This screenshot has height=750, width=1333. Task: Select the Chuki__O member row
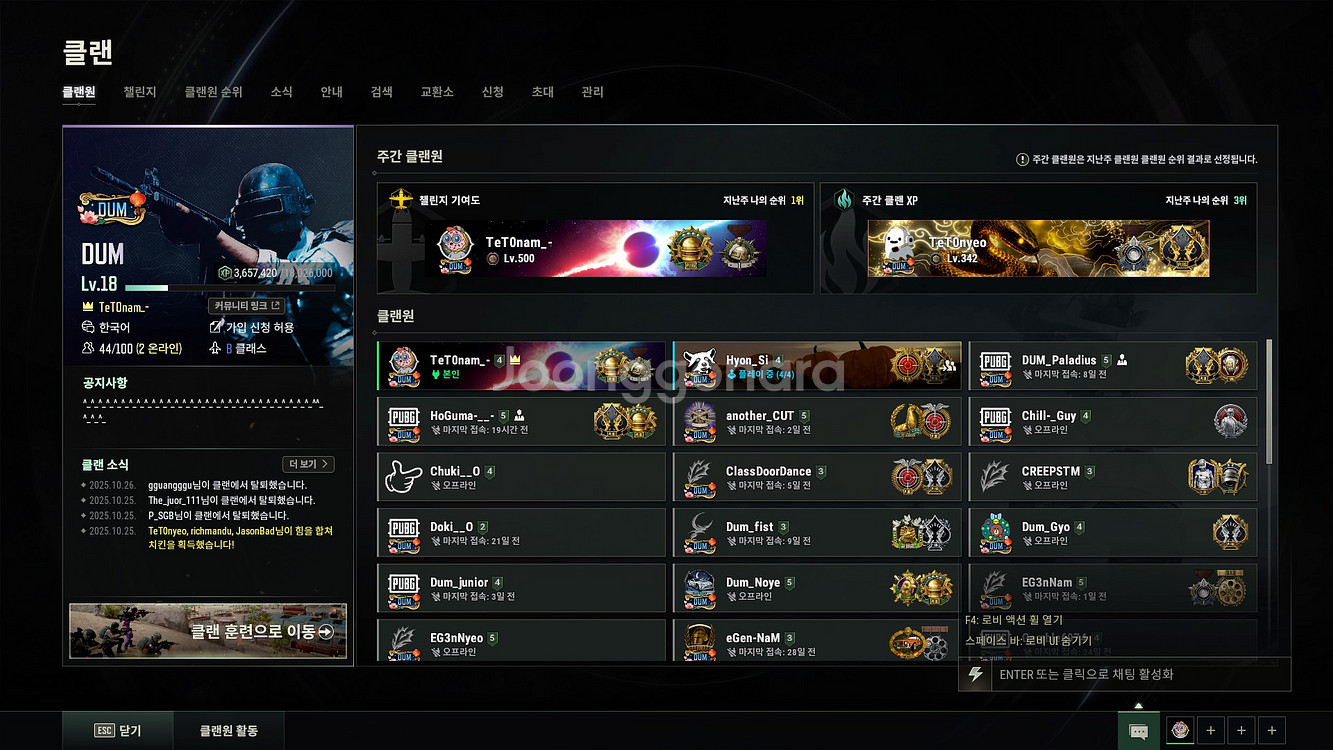tap(520, 477)
